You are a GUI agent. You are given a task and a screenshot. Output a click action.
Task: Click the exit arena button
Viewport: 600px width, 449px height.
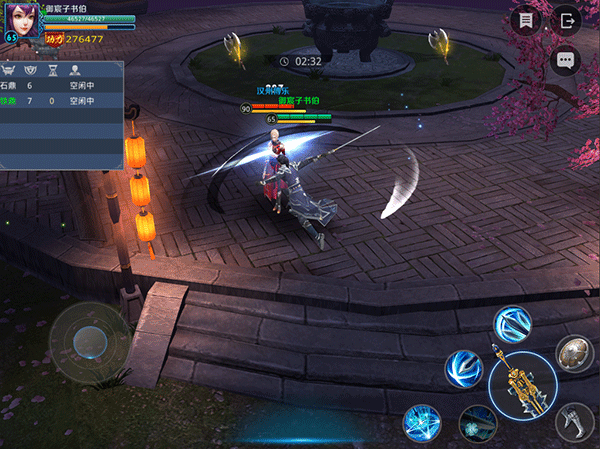[x=567, y=20]
